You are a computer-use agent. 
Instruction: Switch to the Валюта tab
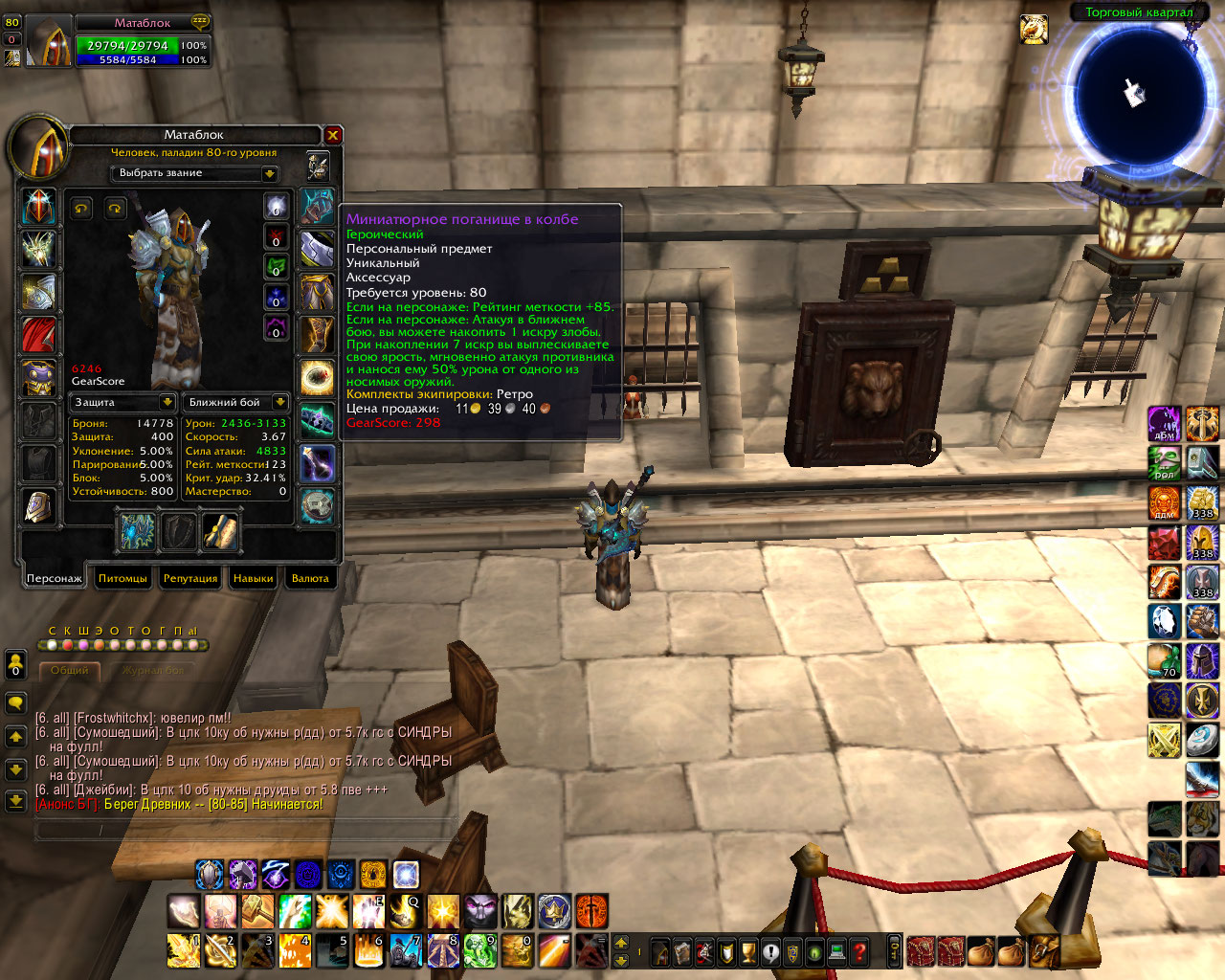[309, 578]
